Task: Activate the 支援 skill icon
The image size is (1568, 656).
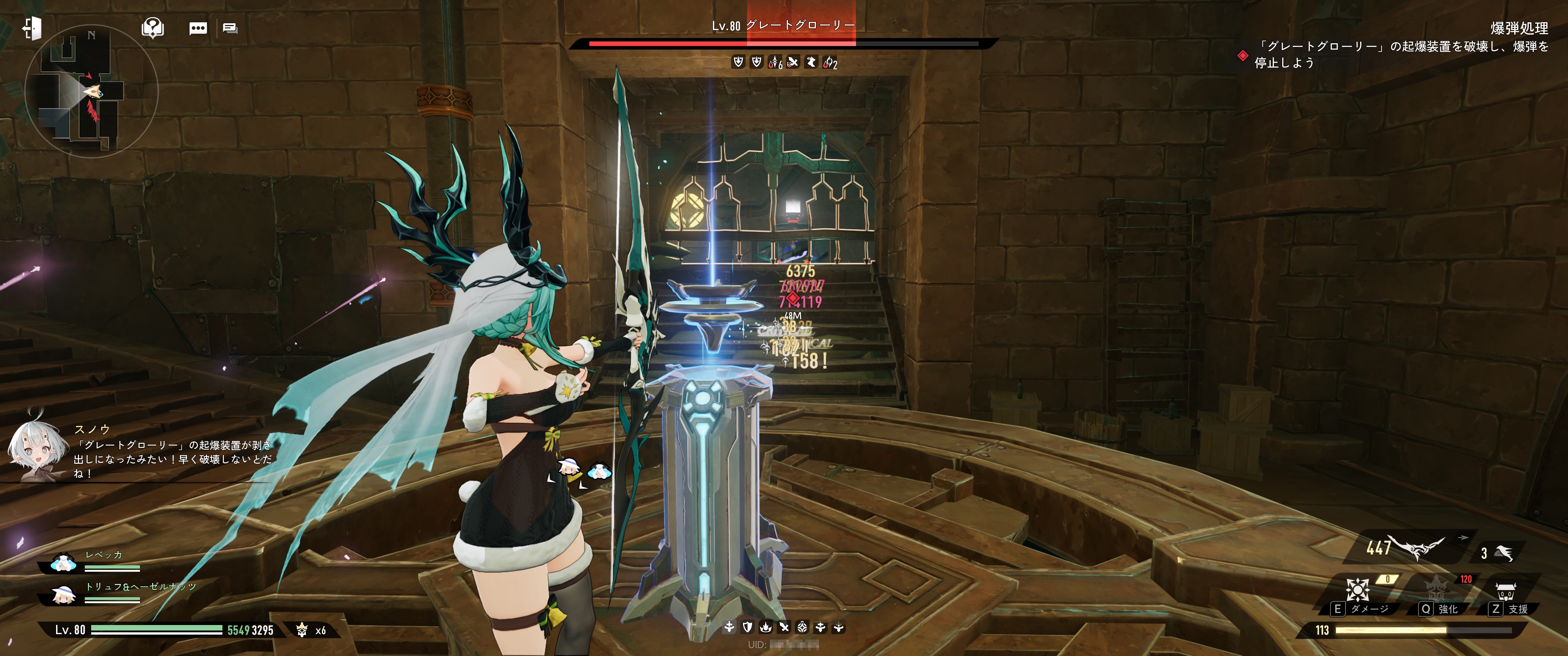Action: pyautogui.click(x=1505, y=591)
